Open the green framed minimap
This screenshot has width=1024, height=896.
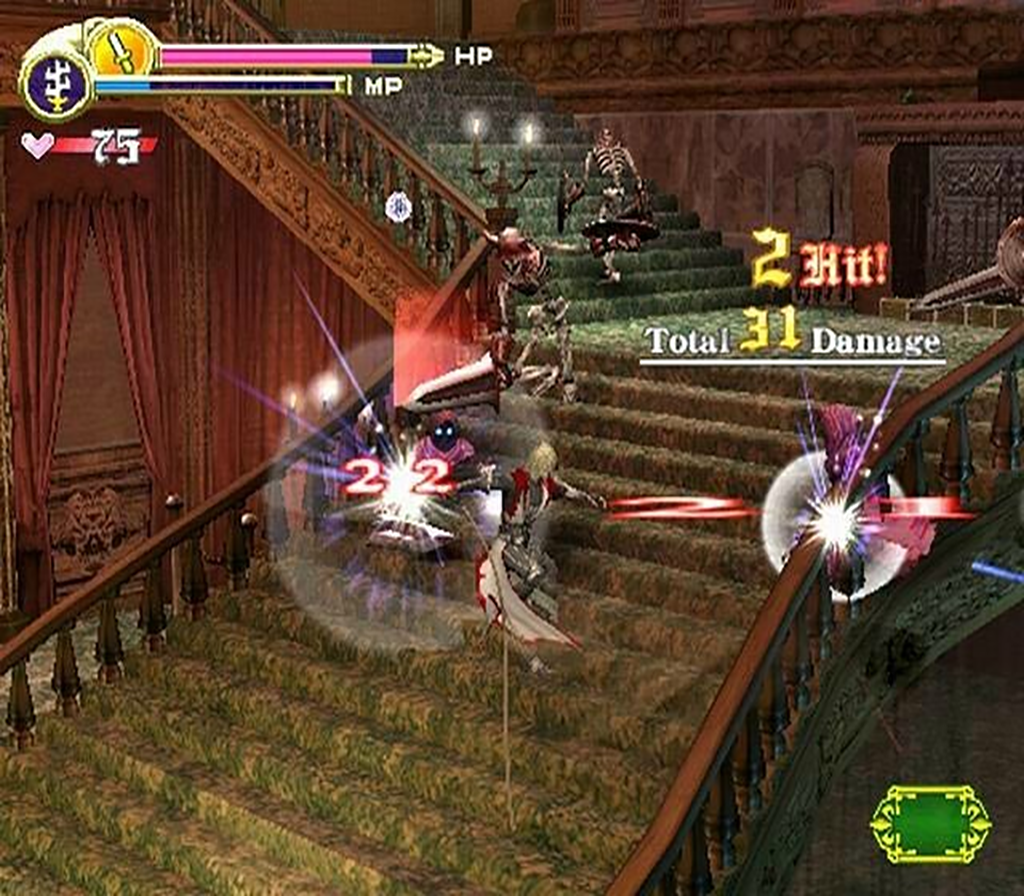pos(930,823)
